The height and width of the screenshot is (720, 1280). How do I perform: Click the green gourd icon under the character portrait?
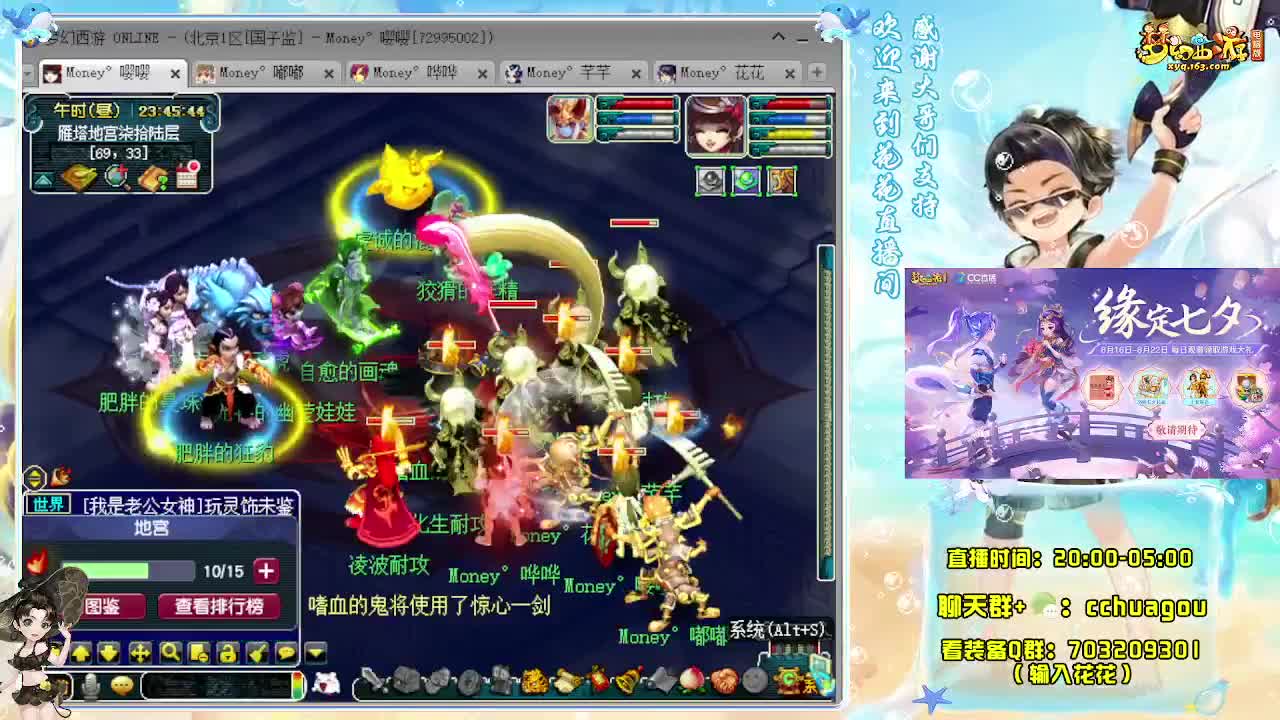tap(746, 180)
